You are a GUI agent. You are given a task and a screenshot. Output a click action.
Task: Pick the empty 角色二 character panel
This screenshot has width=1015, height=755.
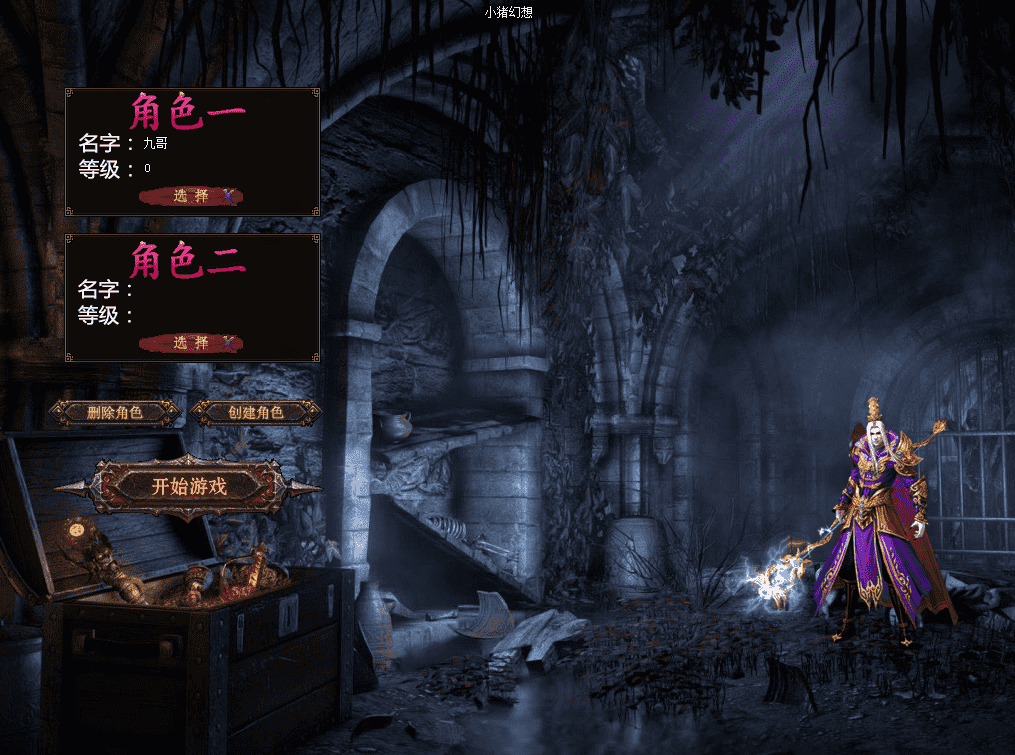pyautogui.click(x=192, y=297)
